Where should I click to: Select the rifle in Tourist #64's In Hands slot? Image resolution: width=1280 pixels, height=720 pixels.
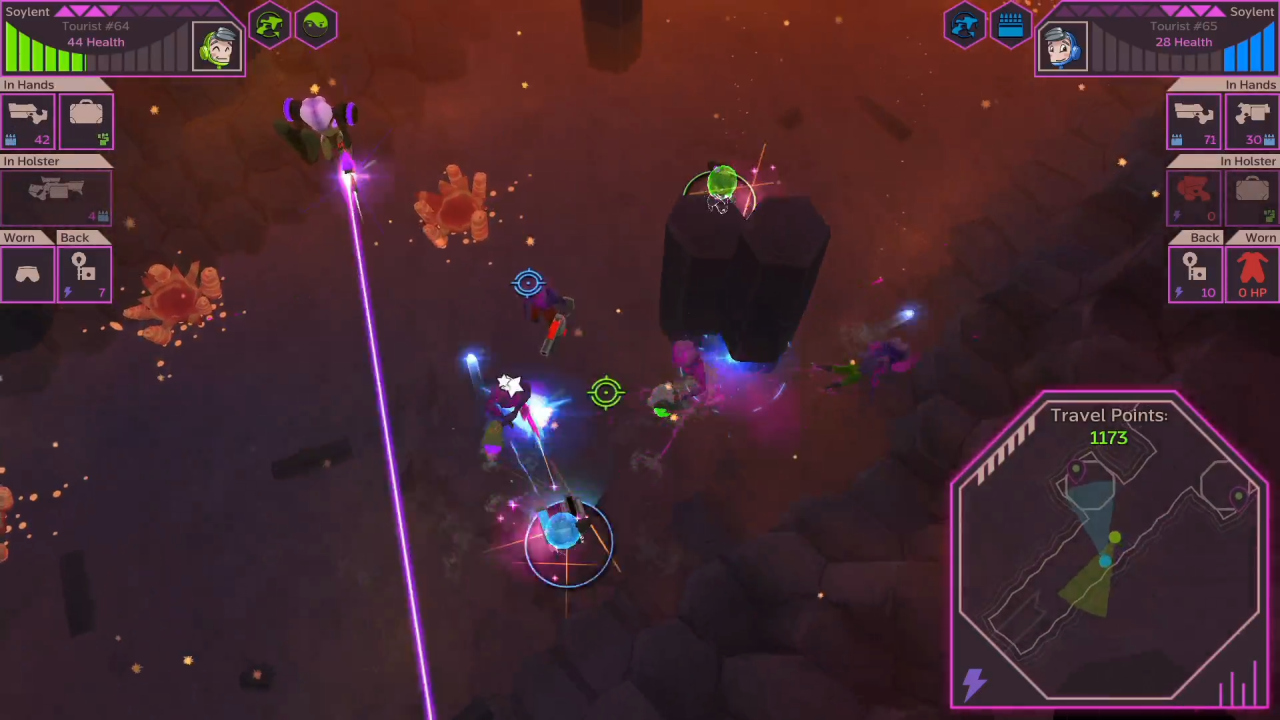click(x=27, y=120)
